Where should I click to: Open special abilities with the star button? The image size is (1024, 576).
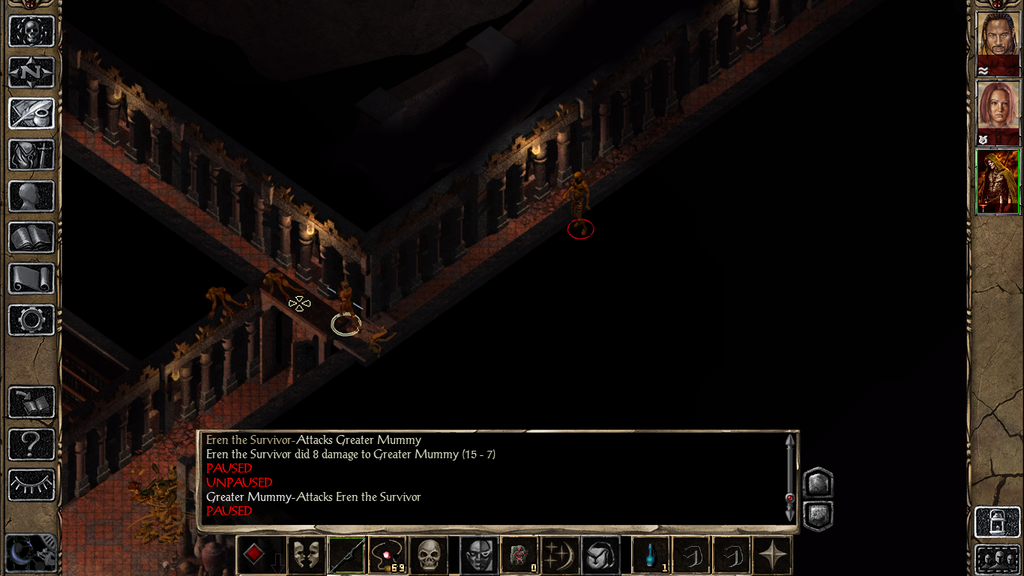coord(773,555)
